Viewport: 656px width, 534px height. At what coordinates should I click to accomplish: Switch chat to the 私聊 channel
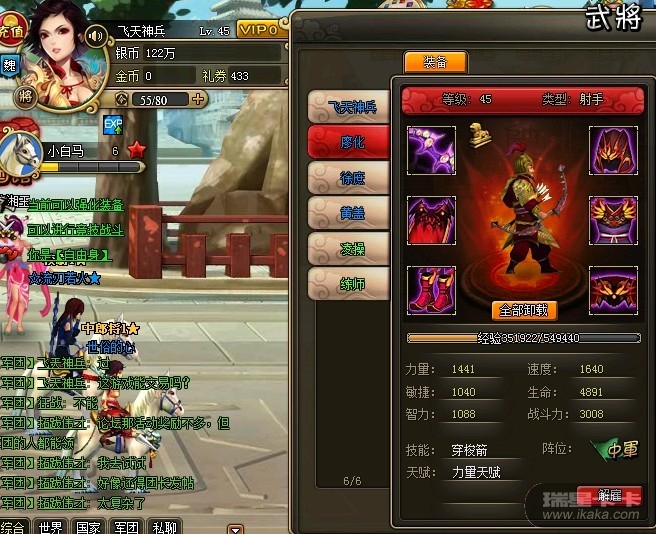[164, 526]
